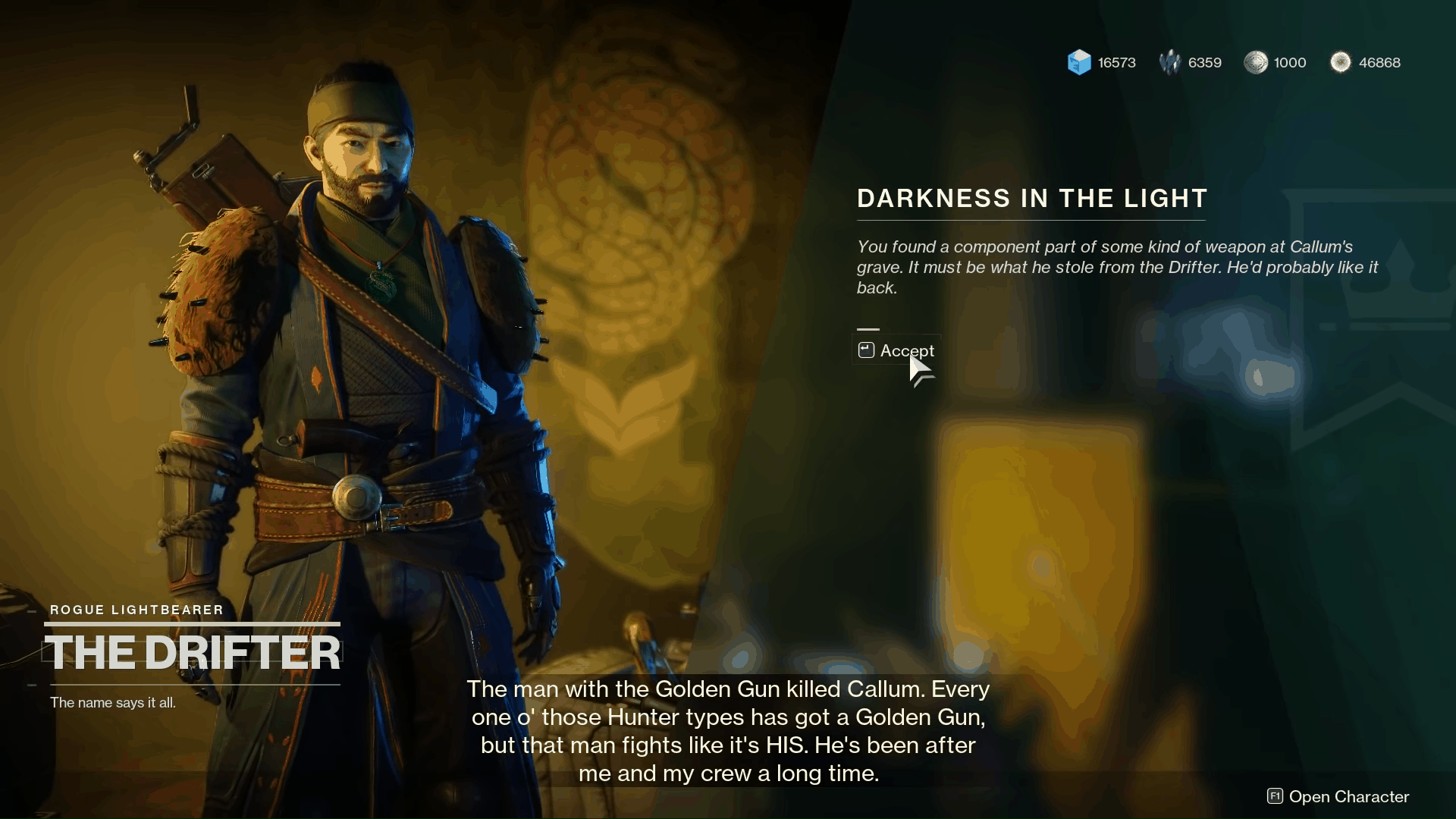Select the Legendary Shards currency icon
Viewport: 1456px width, 819px height.
1171,62
